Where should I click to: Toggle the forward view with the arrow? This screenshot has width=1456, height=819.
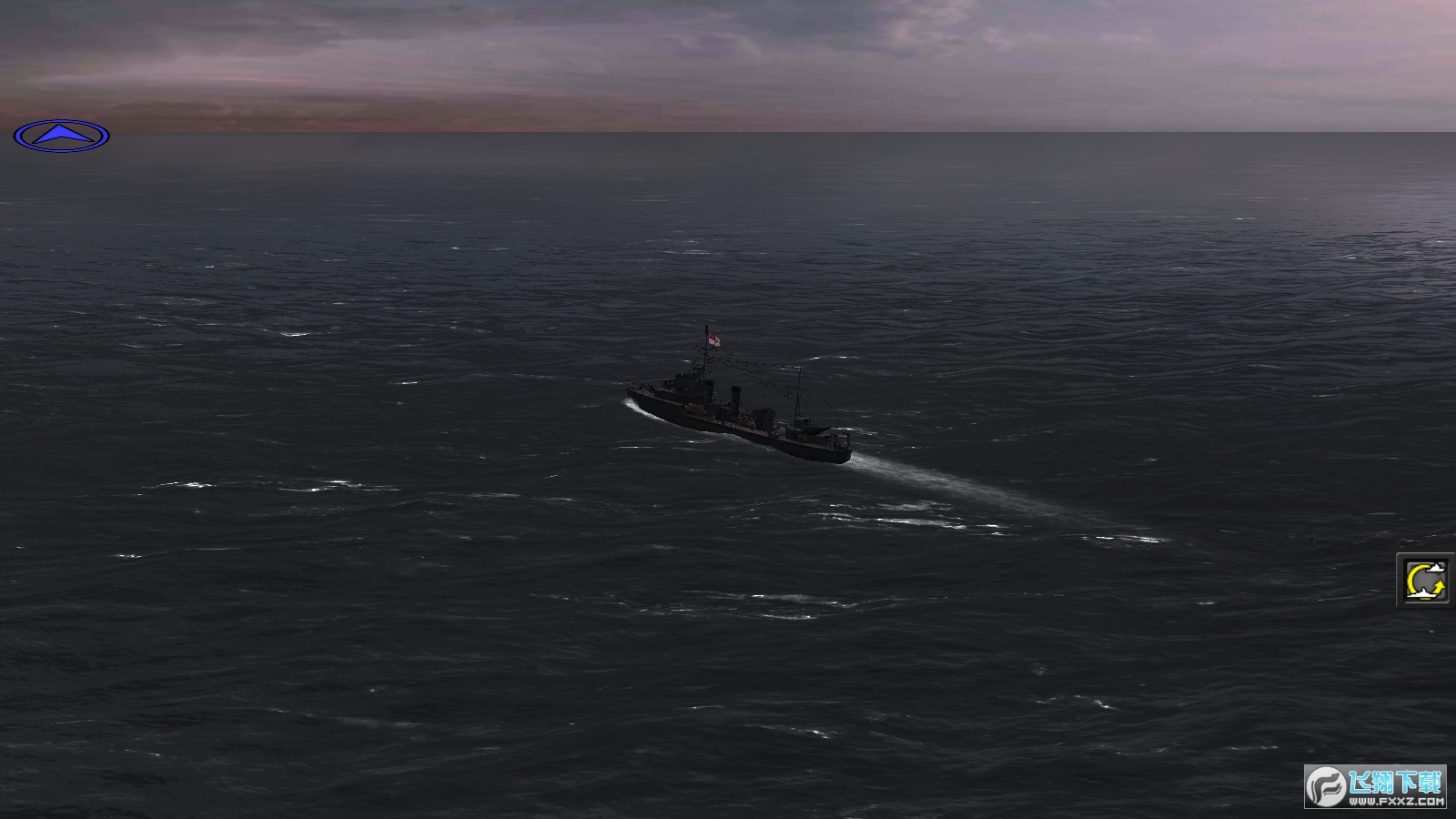61,134
